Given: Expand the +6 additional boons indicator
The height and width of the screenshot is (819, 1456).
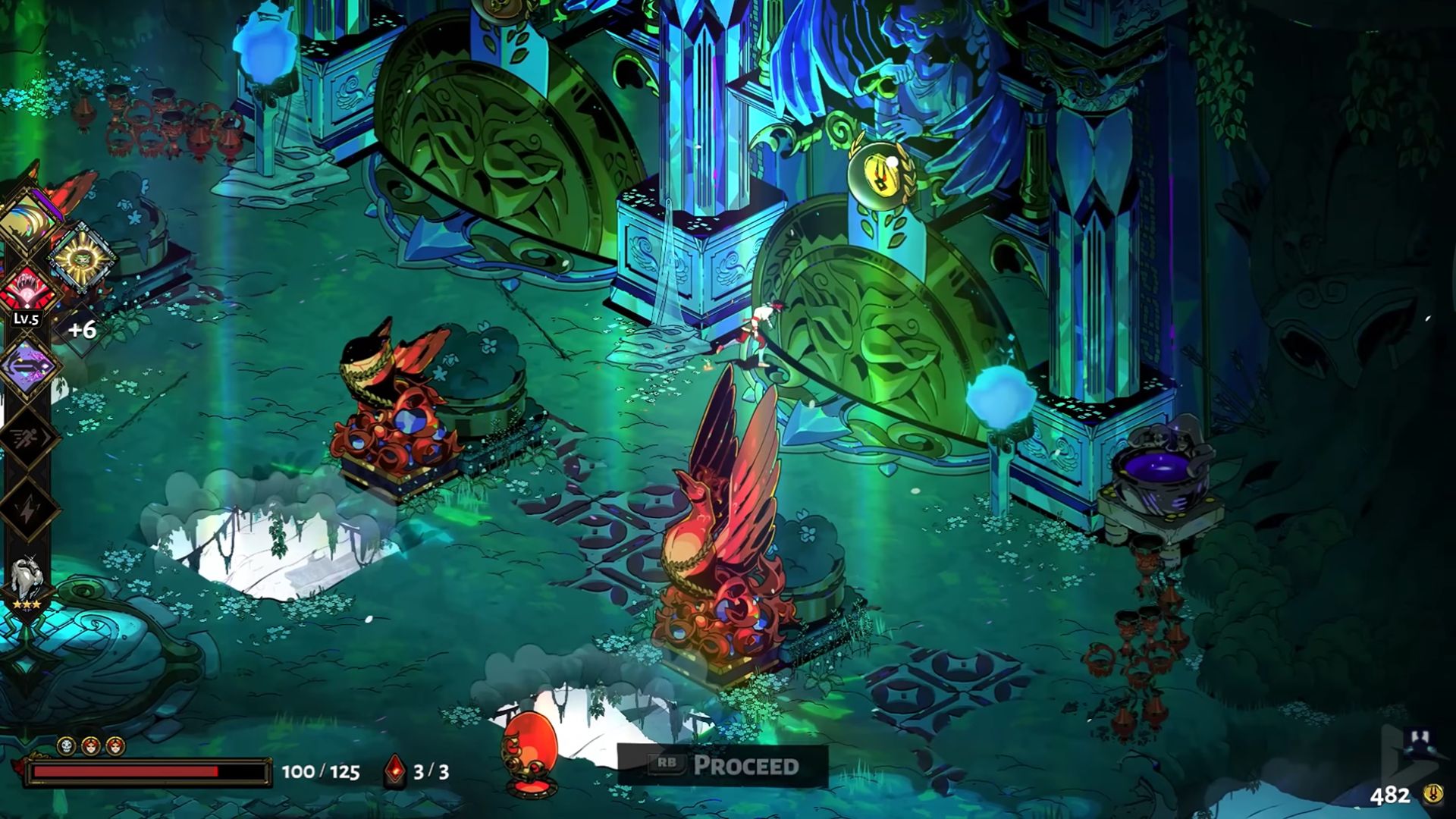Looking at the screenshot, I should tap(82, 330).
